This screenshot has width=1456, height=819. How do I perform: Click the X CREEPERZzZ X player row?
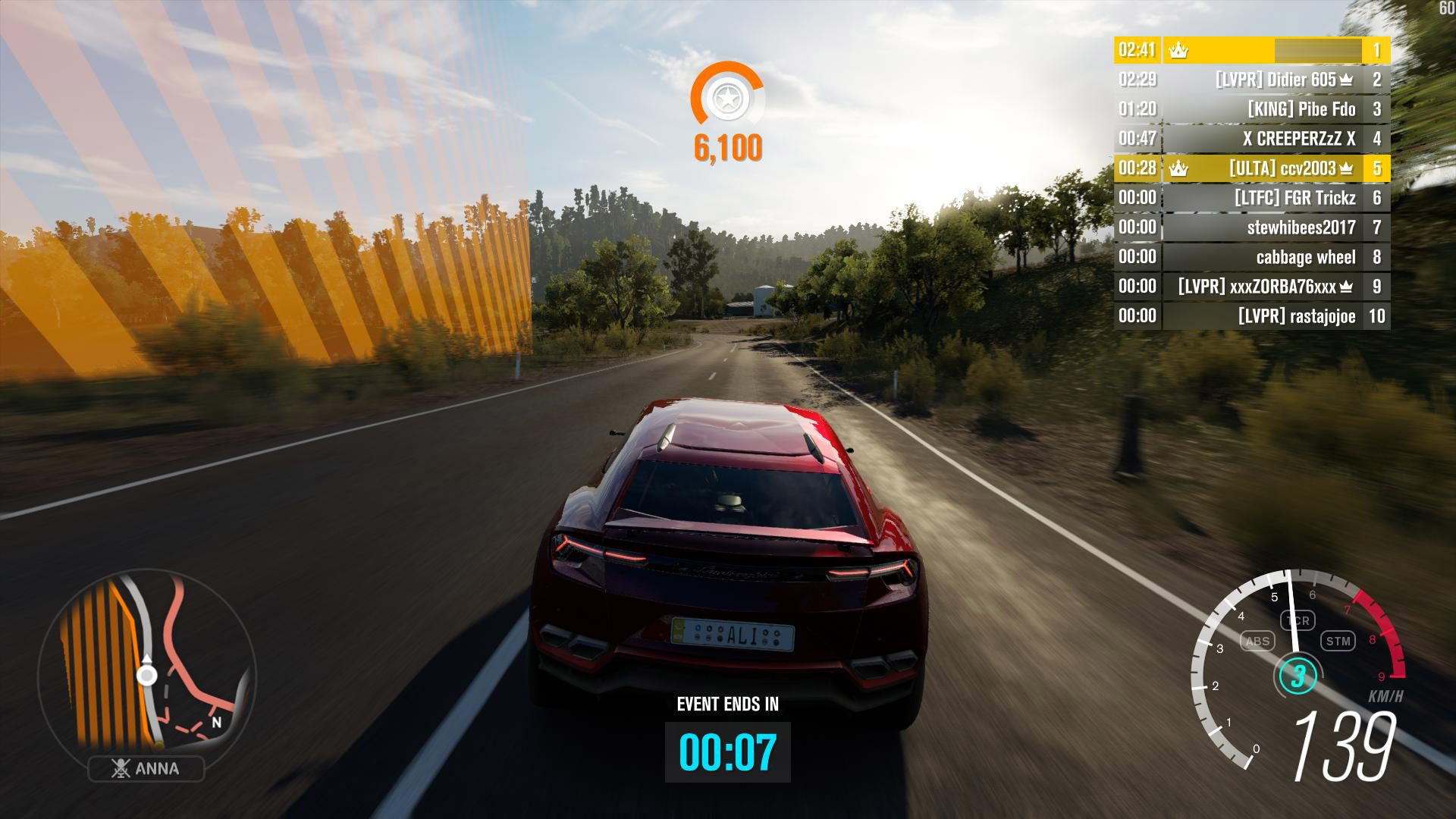coord(1251,139)
